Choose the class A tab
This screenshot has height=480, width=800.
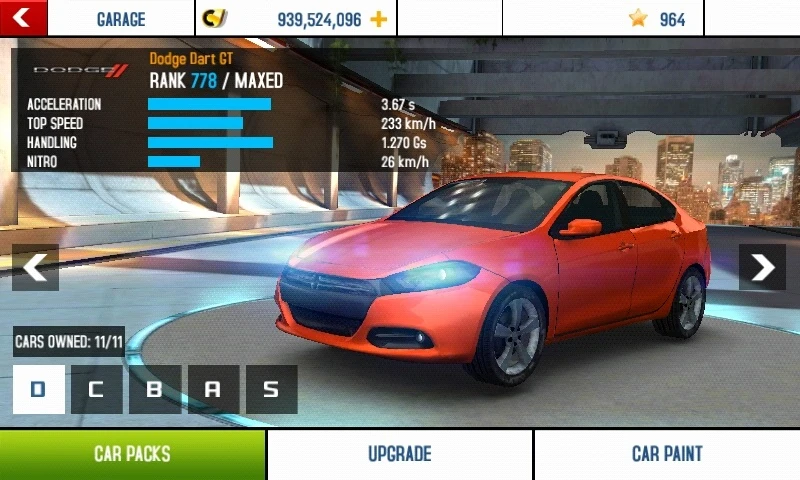[213, 389]
